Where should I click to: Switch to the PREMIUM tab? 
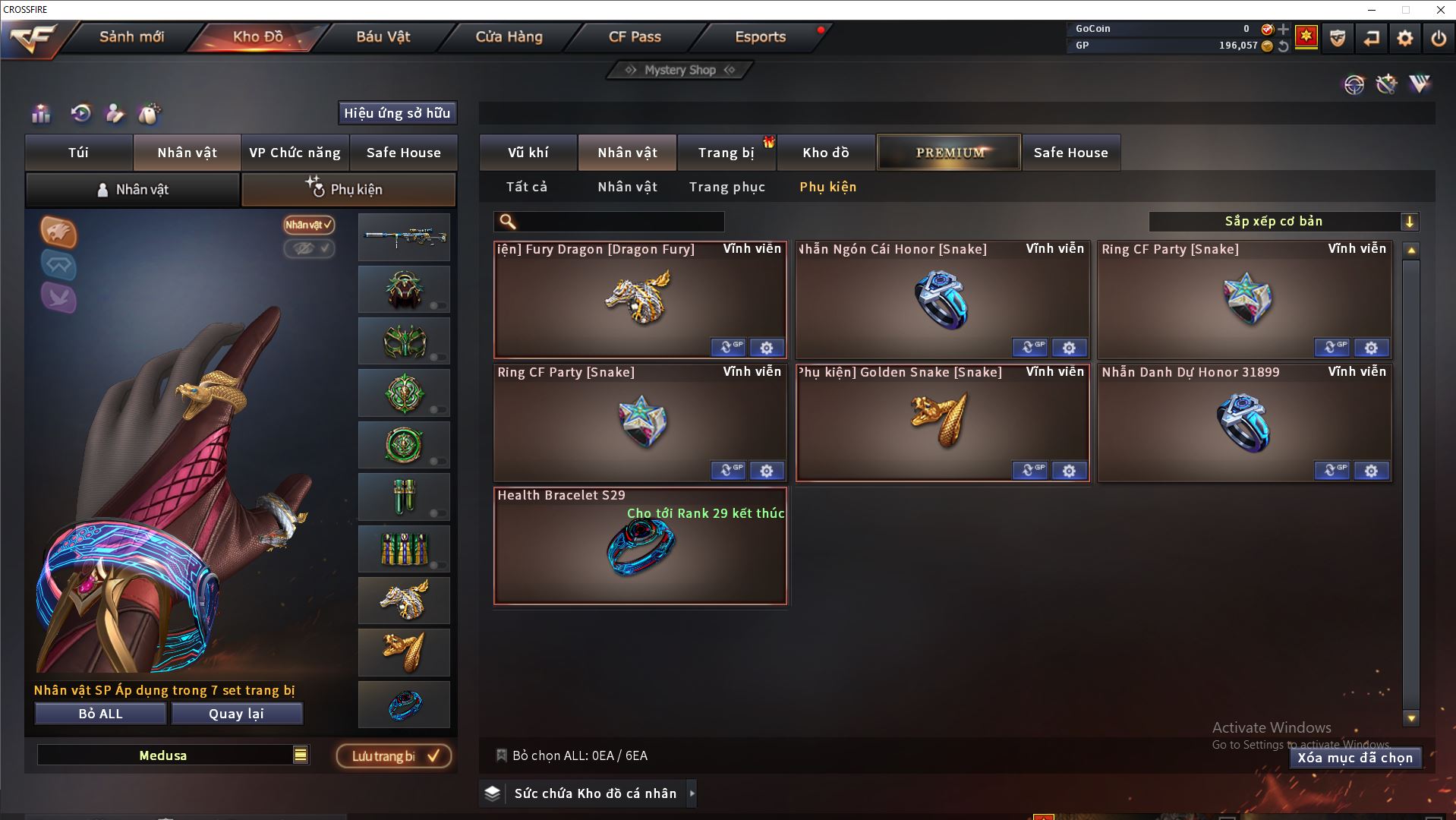[x=949, y=153]
